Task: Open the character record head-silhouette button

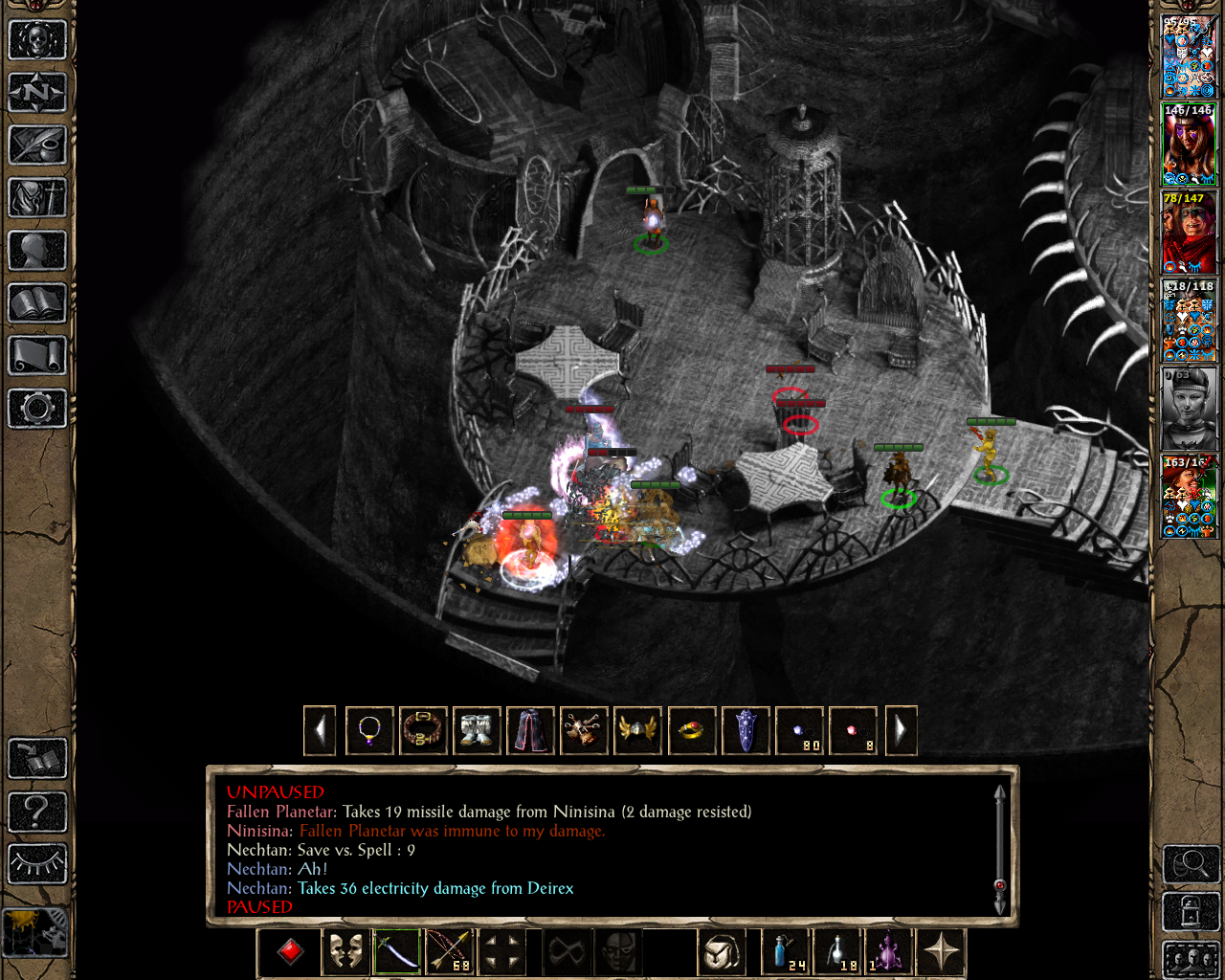Action: pyautogui.click(x=36, y=251)
